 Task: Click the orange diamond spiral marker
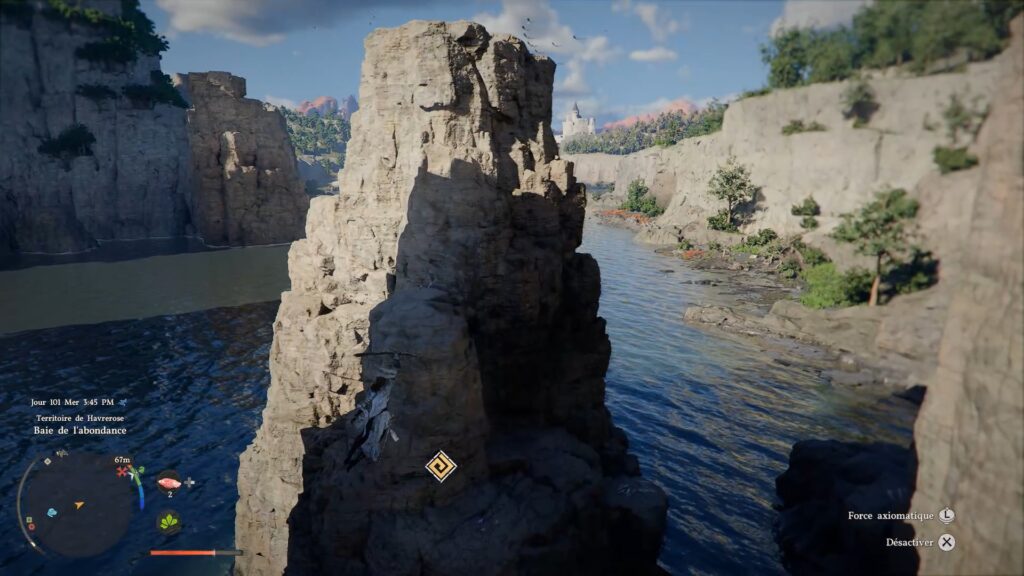[x=440, y=466]
